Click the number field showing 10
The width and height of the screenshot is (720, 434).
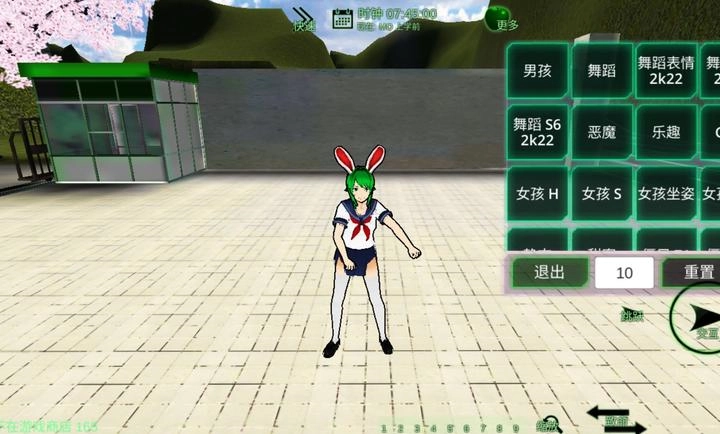tap(625, 273)
